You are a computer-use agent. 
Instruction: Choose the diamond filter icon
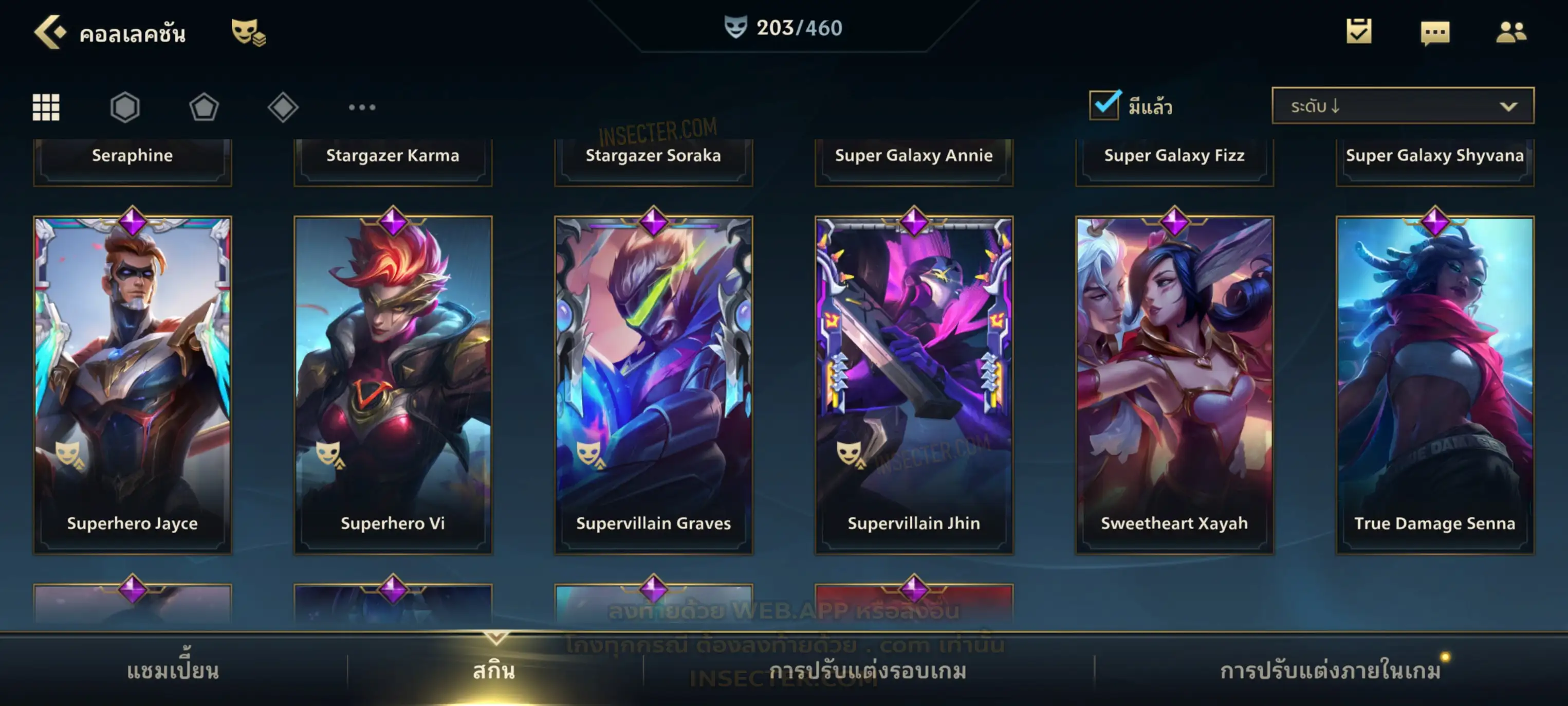(283, 107)
